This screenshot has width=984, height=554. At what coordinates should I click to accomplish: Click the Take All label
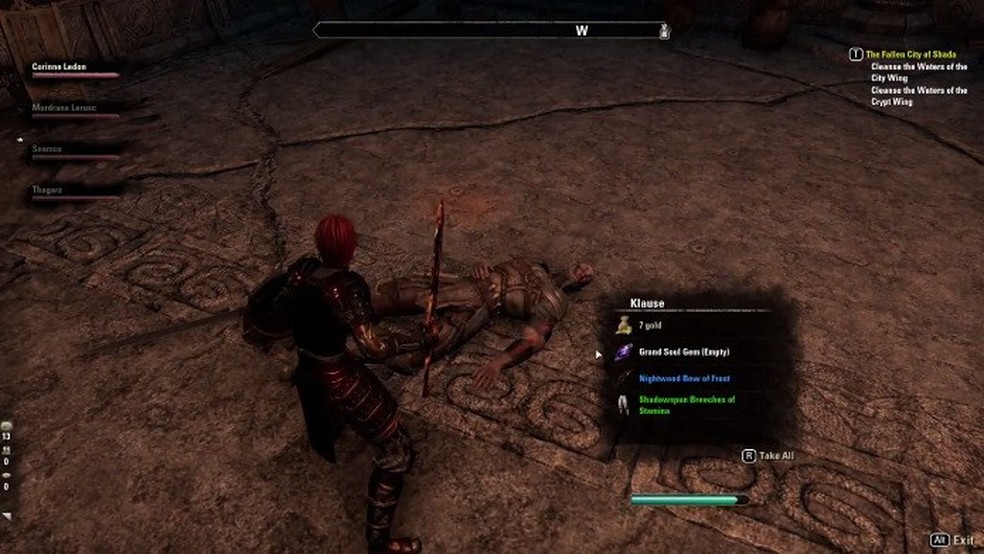tap(775, 455)
